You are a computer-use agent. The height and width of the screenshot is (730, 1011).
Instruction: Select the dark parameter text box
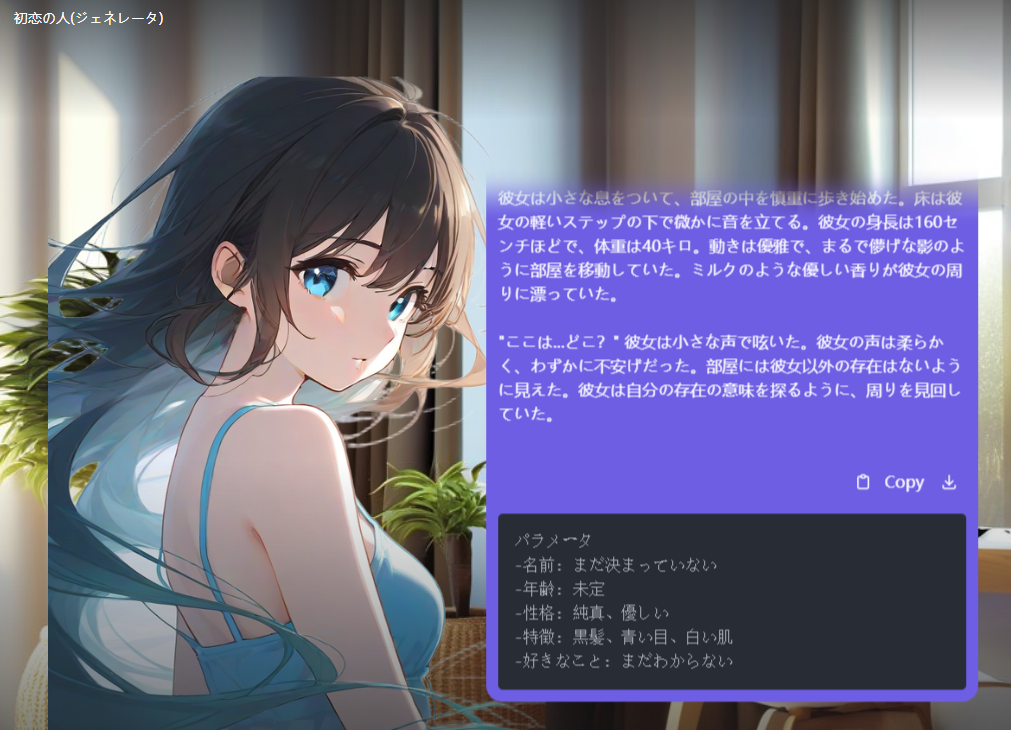click(731, 601)
